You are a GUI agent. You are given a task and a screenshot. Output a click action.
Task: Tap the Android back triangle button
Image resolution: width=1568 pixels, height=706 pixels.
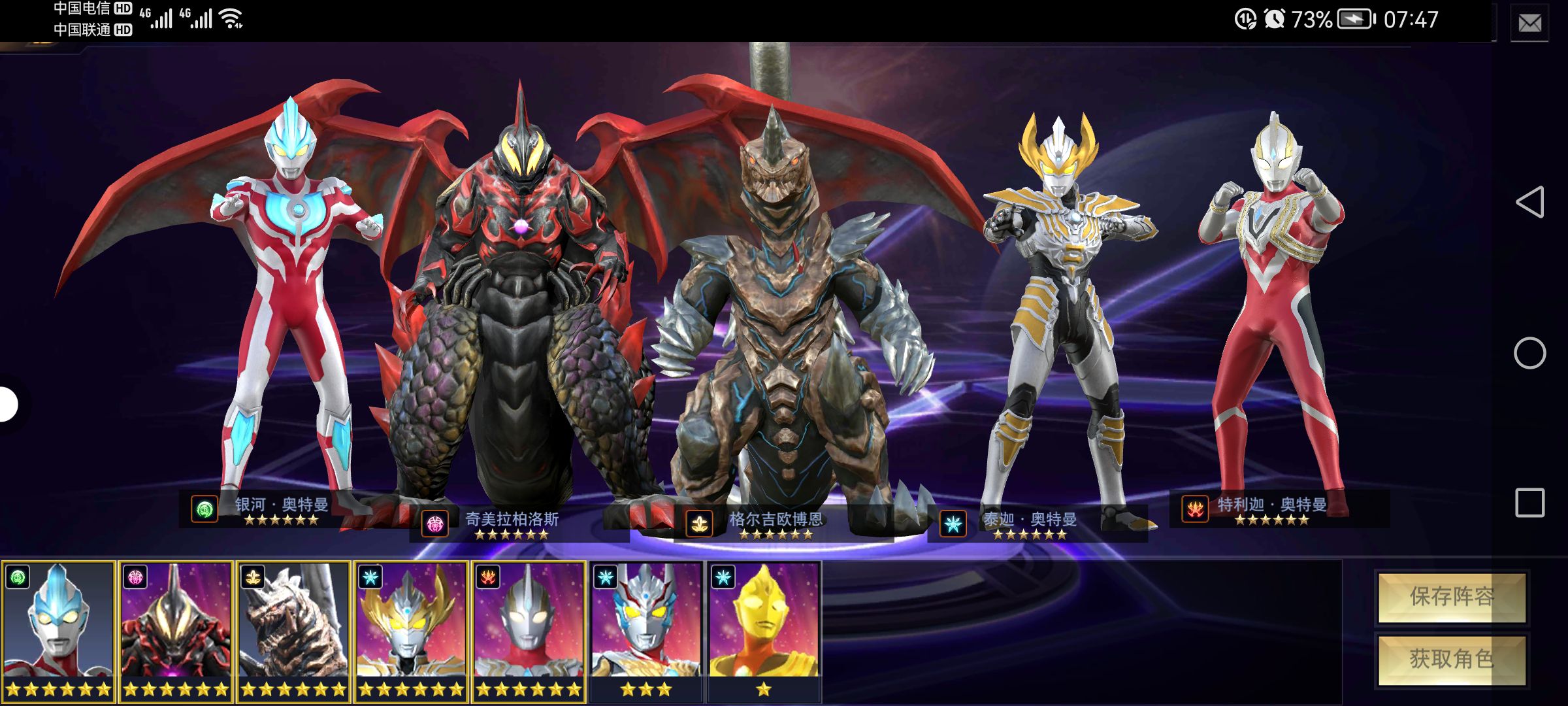[x=1529, y=202]
